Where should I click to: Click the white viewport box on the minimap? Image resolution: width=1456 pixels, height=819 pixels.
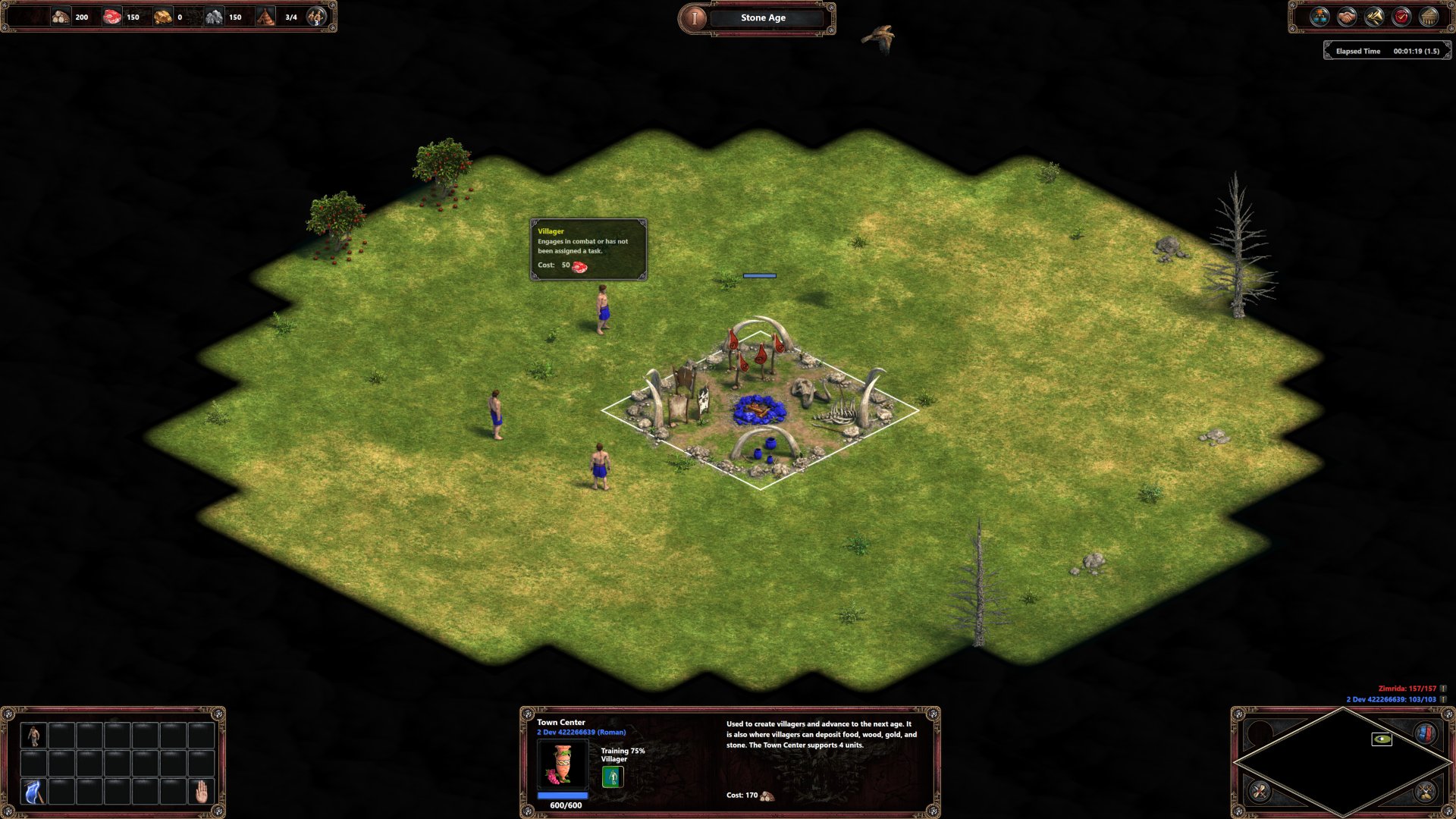coord(1382,739)
